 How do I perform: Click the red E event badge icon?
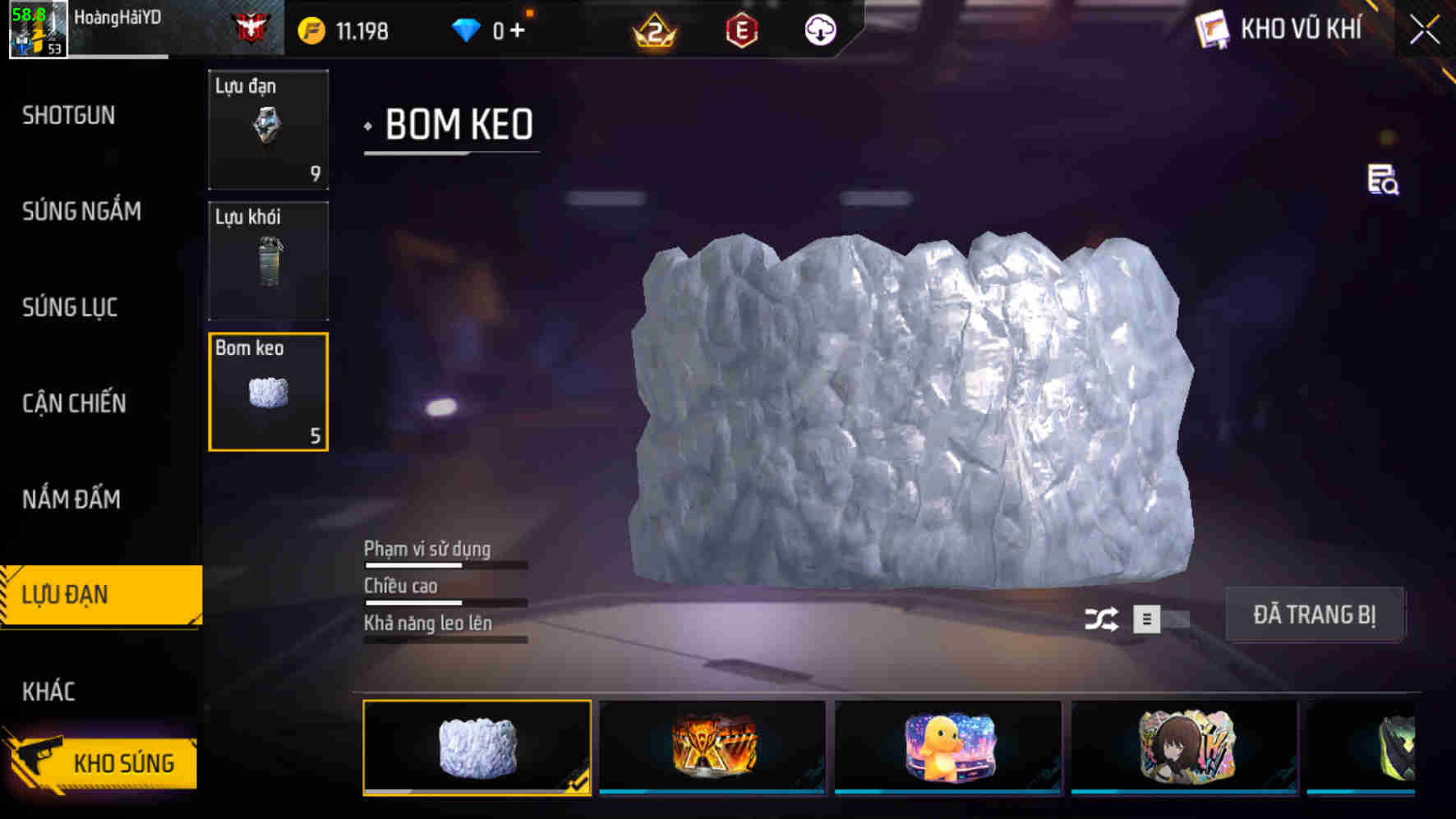pos(744,31)
